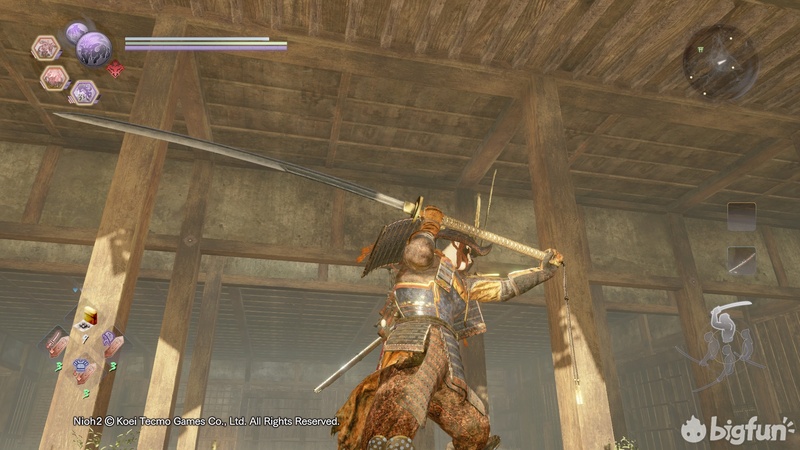Screen dimensions: 800x450
Task: Select the sword talisman shortcut slot
Action: tap(56, 342)
